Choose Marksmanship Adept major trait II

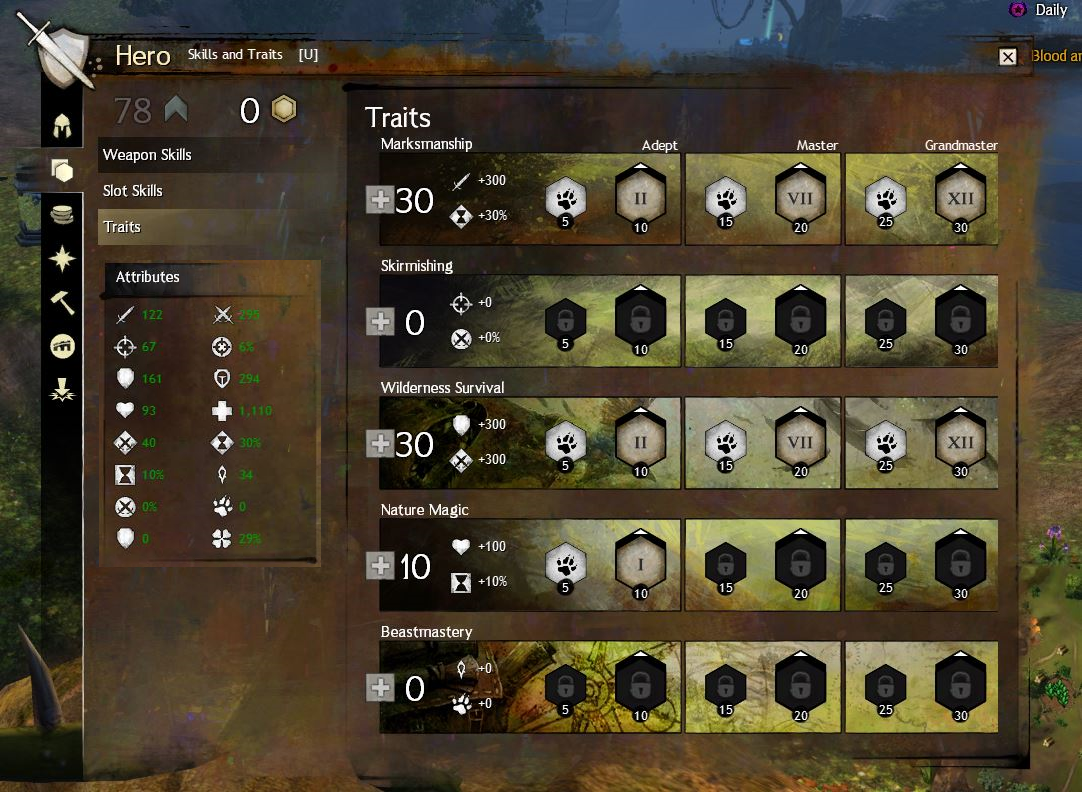[641, 198]
